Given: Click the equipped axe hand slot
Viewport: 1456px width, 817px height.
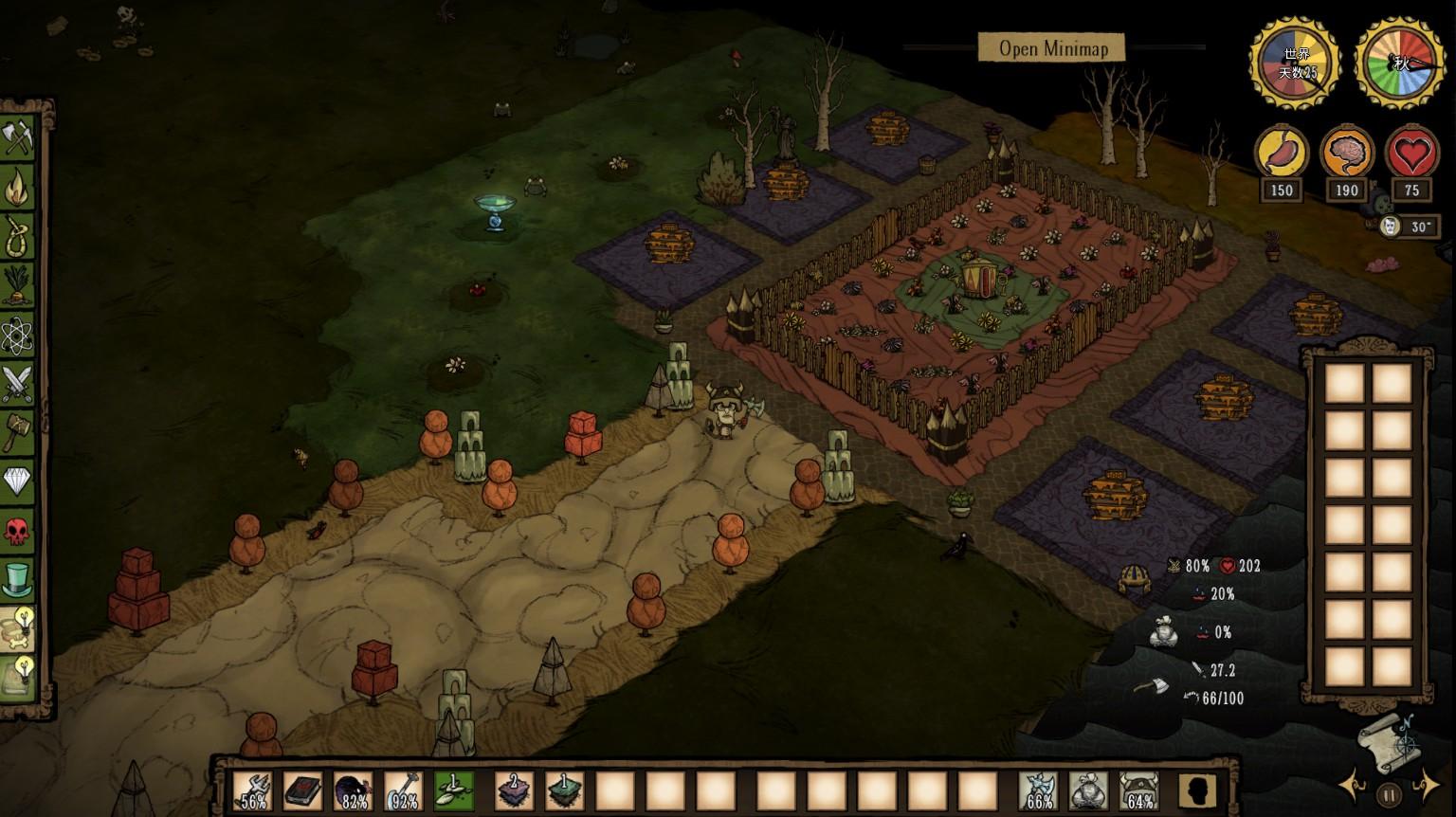Looking at the screenshot, I should click(x=1038, y=790).
